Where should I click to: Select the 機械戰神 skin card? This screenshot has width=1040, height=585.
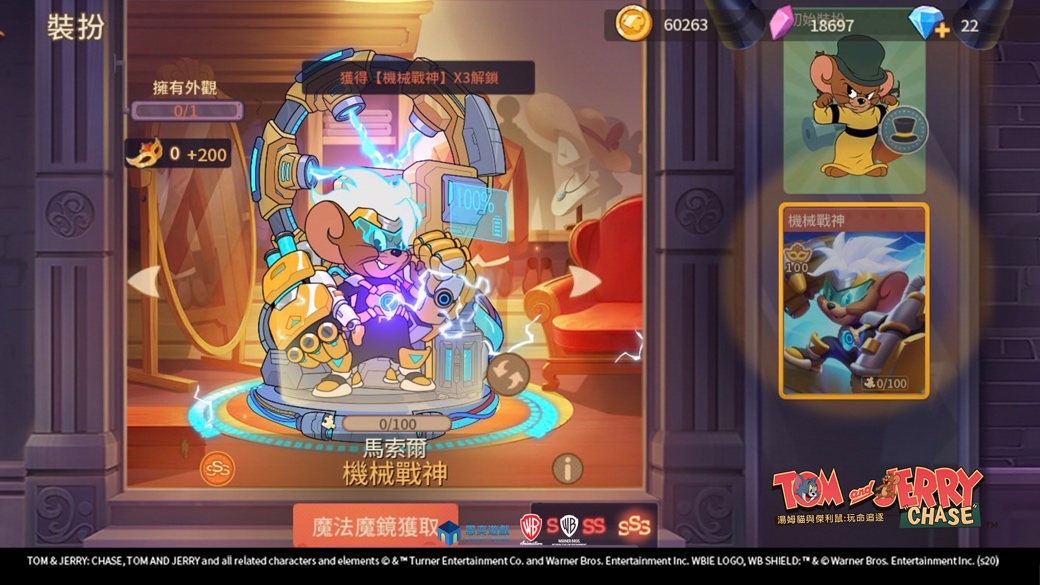854,301
